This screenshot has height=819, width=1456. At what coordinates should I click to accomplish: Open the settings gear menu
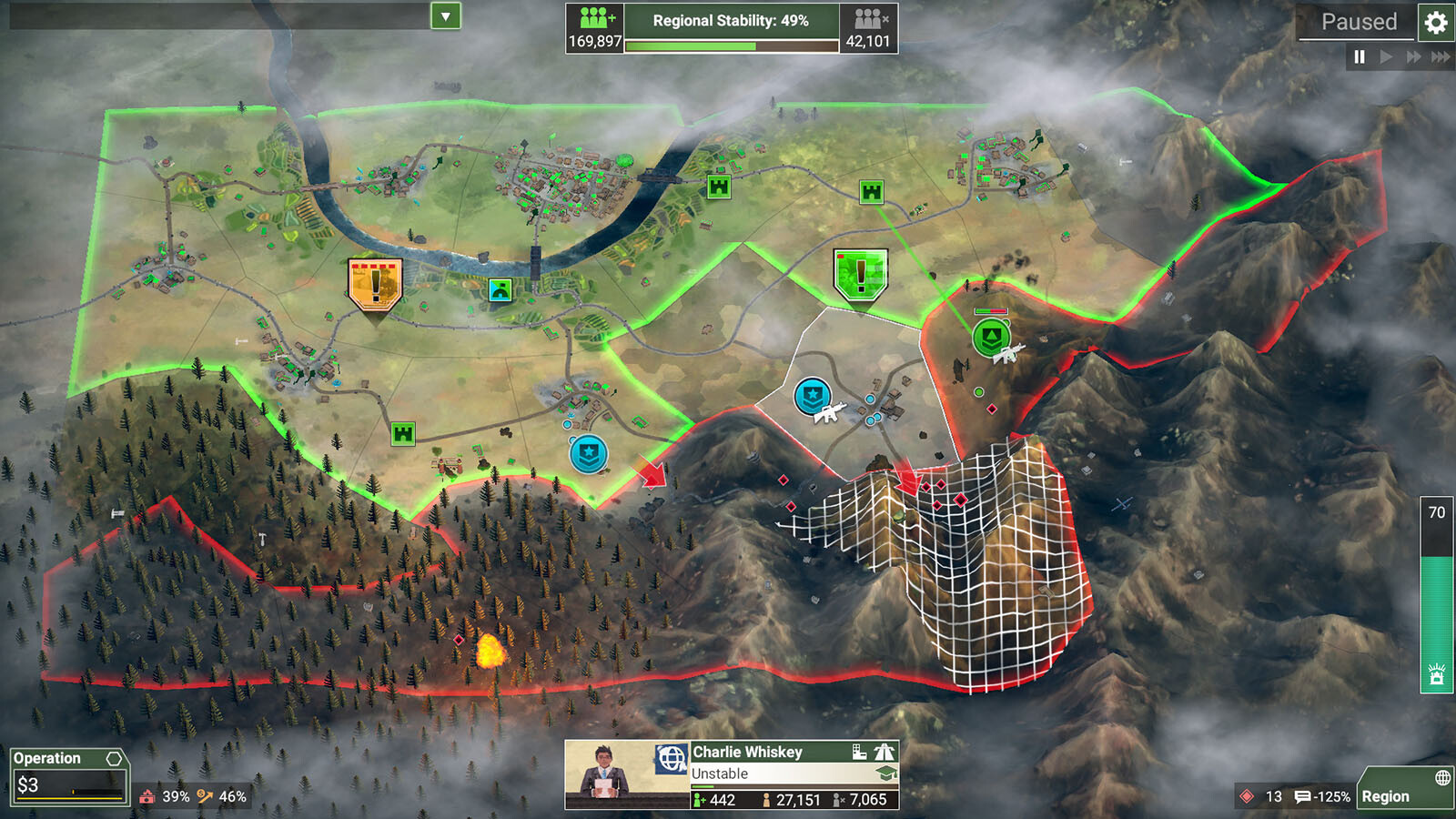coord(1435,23)
